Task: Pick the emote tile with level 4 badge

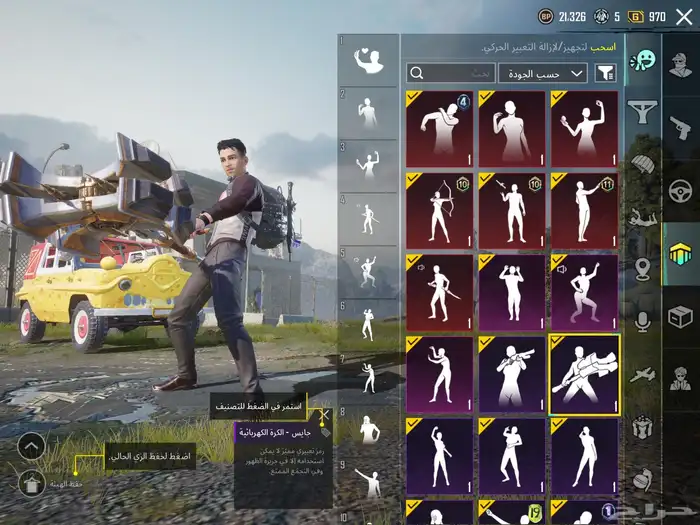Action: pyautogui.click(x=440, y=128)
